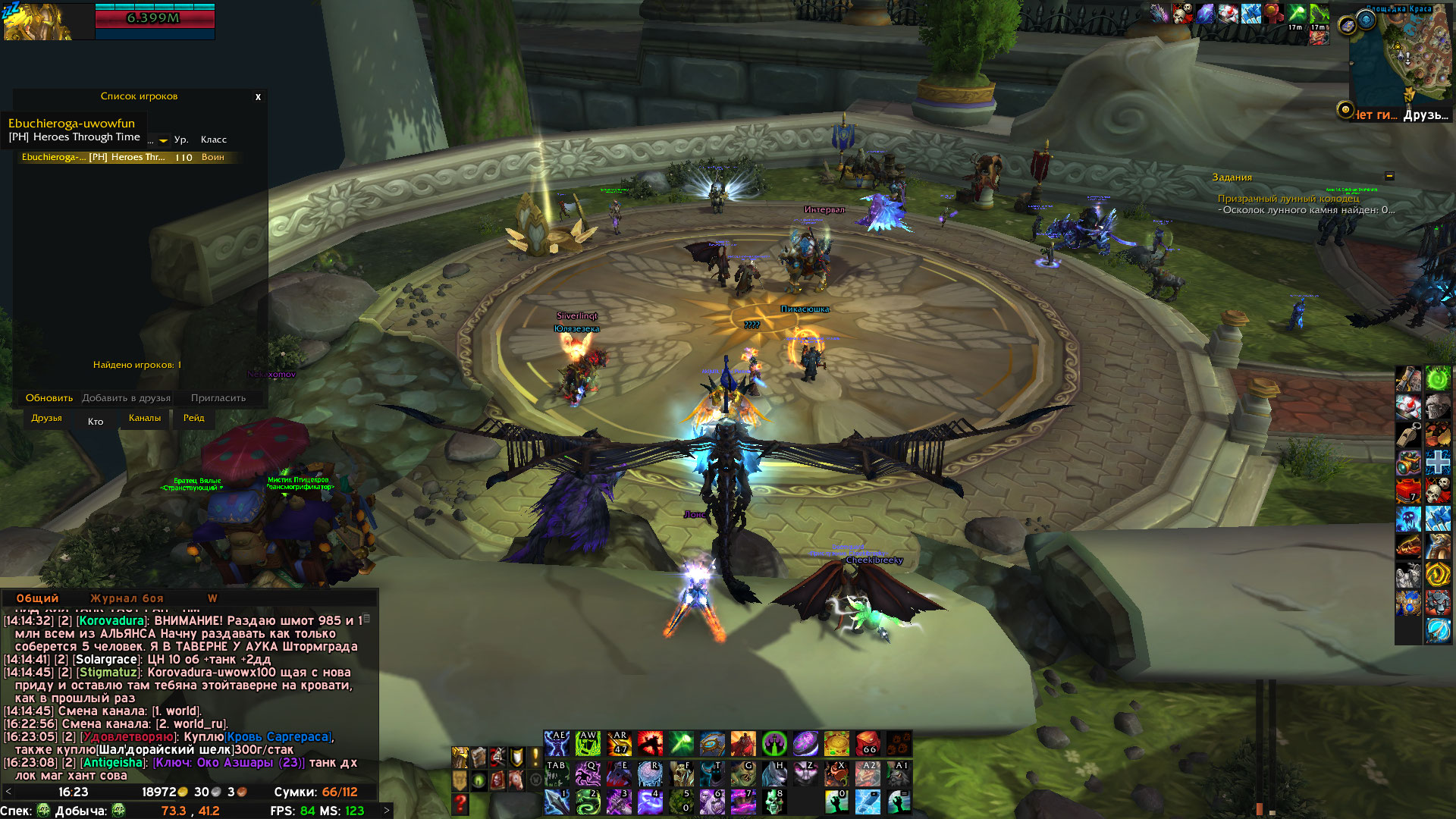Close the Список игроков window
Viewport: 1456px width, 819px height.
click(258, 97)
